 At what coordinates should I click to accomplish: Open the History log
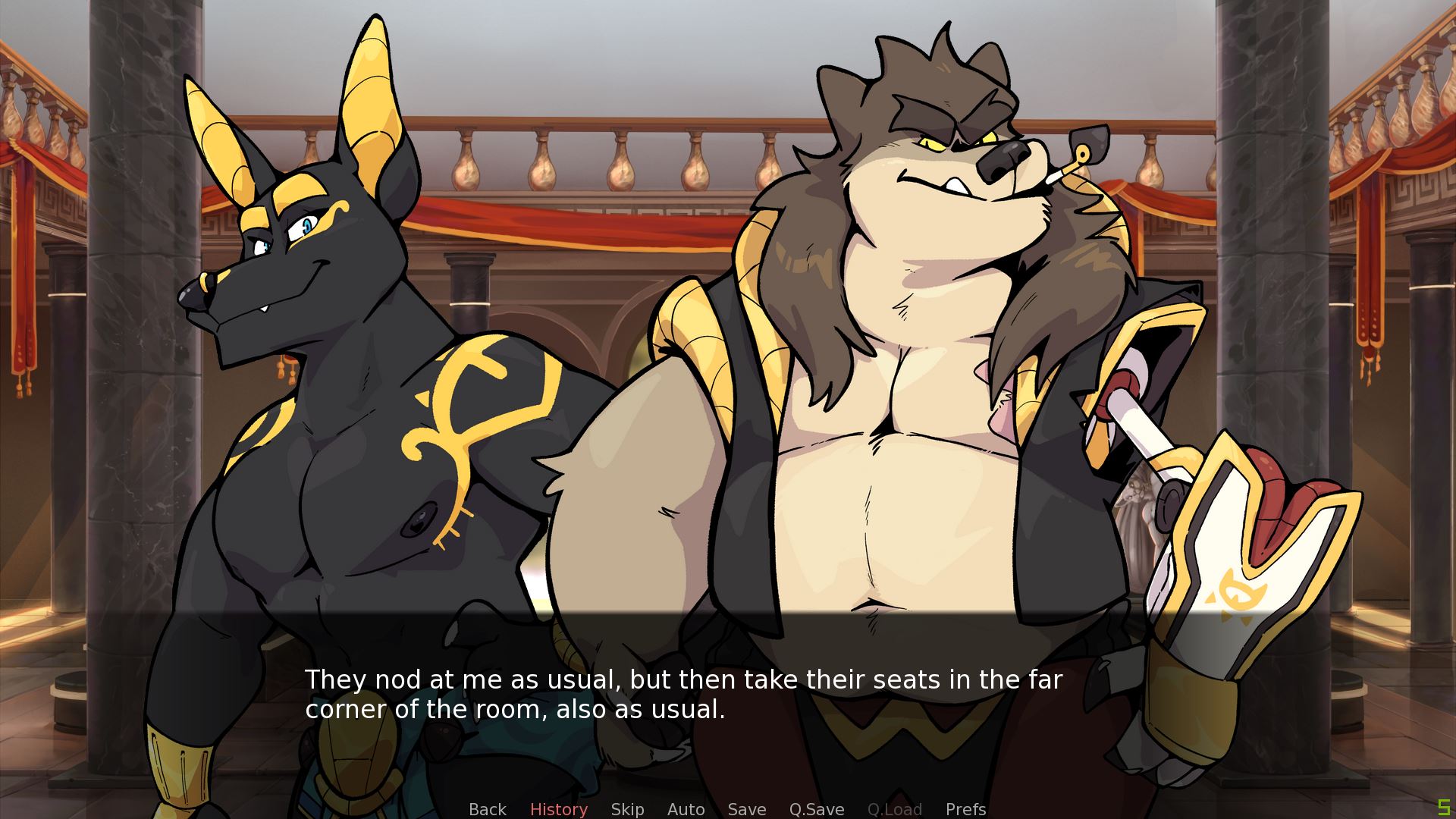[x=558, y=809]
